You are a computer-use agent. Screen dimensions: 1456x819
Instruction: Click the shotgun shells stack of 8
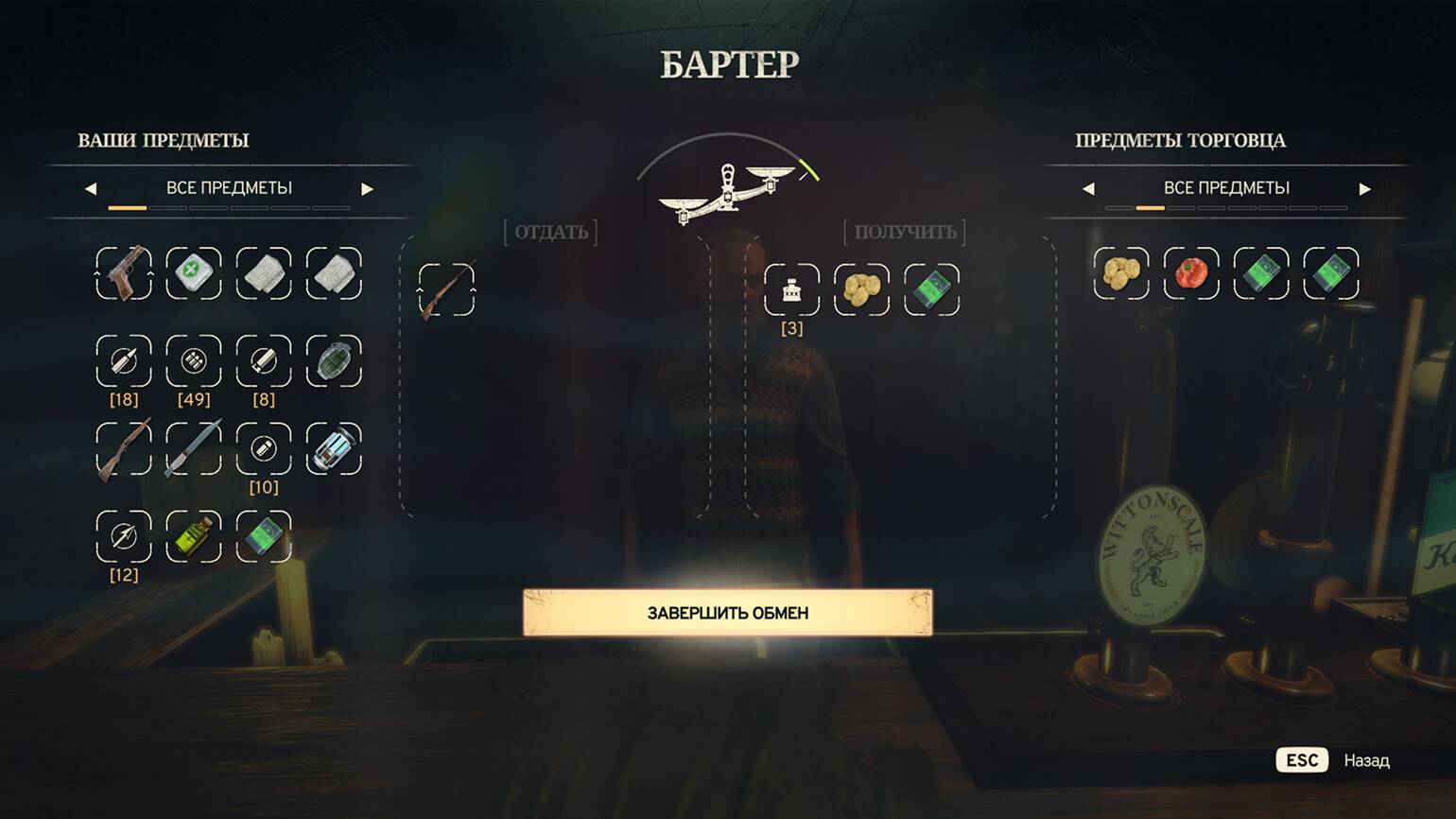(264, 361)
